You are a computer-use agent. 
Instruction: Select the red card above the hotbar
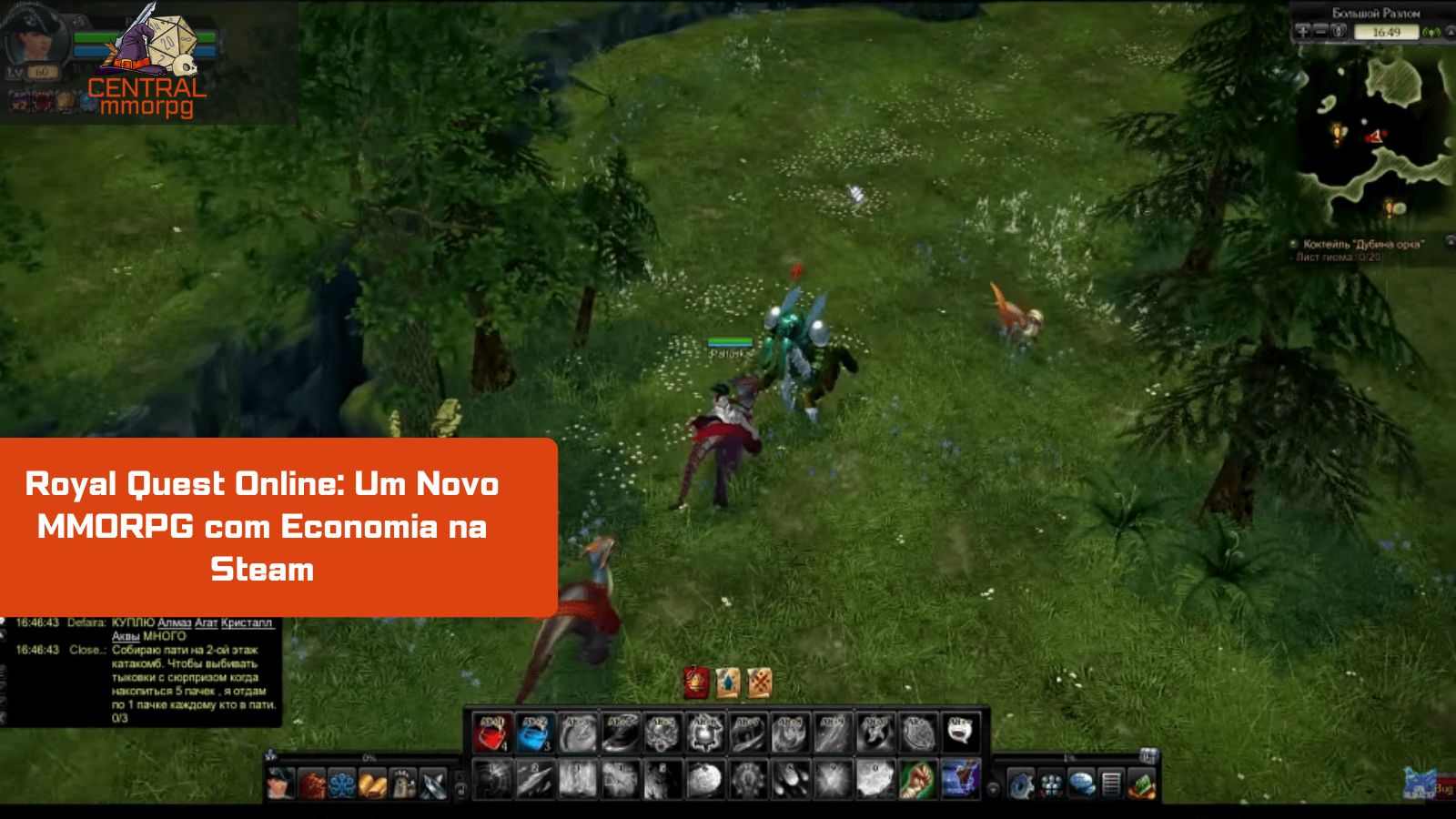(695, 682)
